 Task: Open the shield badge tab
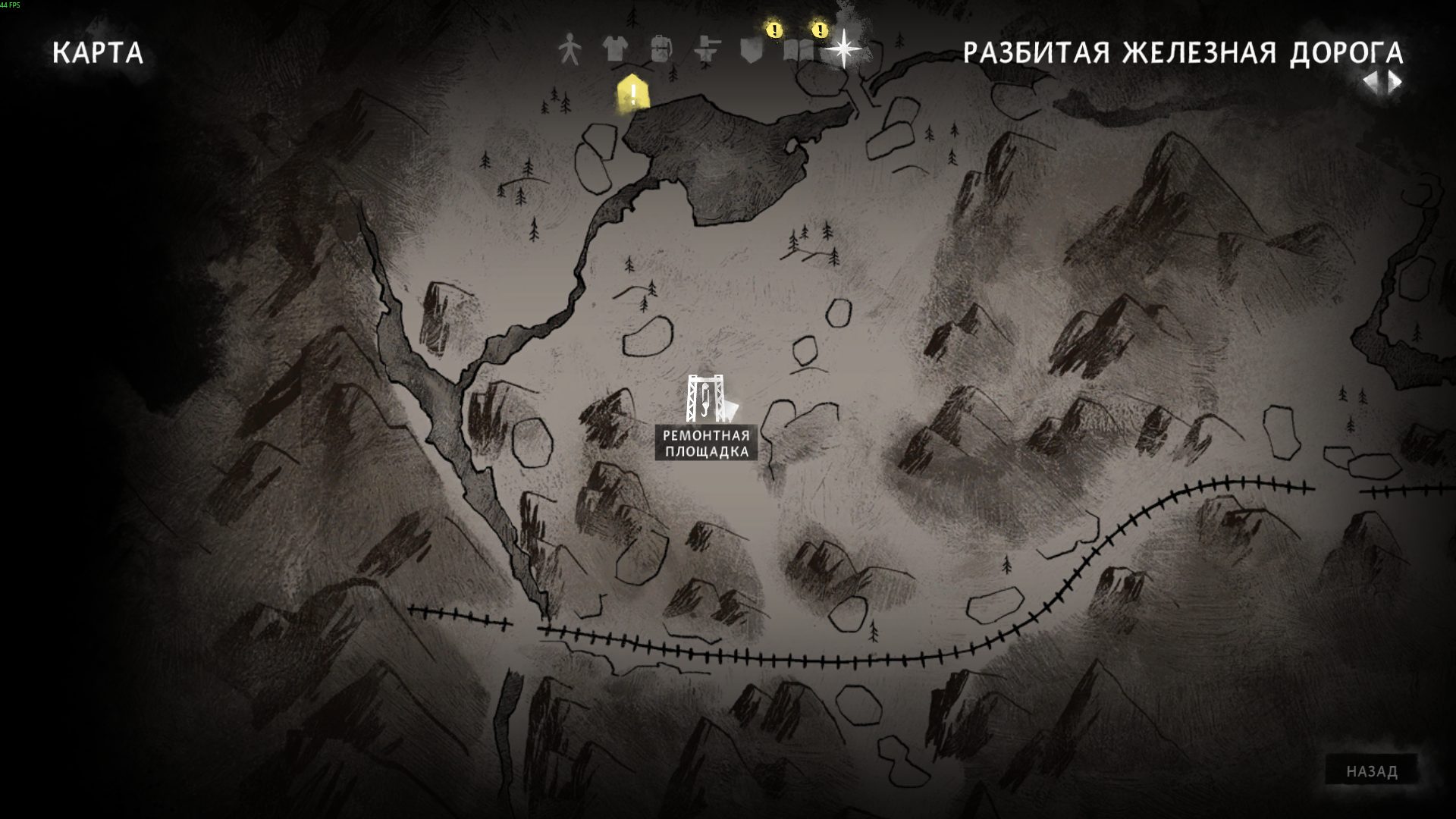coord(751,50)
